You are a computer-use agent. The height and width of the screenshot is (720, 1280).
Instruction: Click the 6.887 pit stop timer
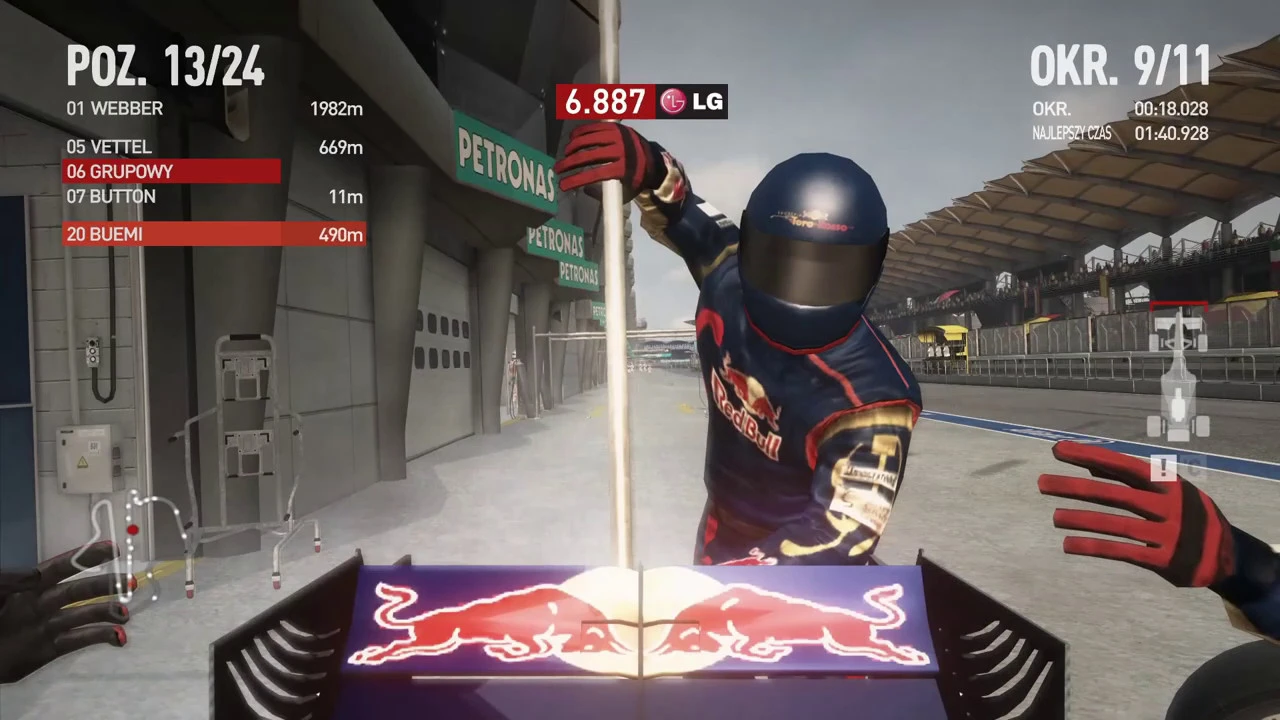604,101
